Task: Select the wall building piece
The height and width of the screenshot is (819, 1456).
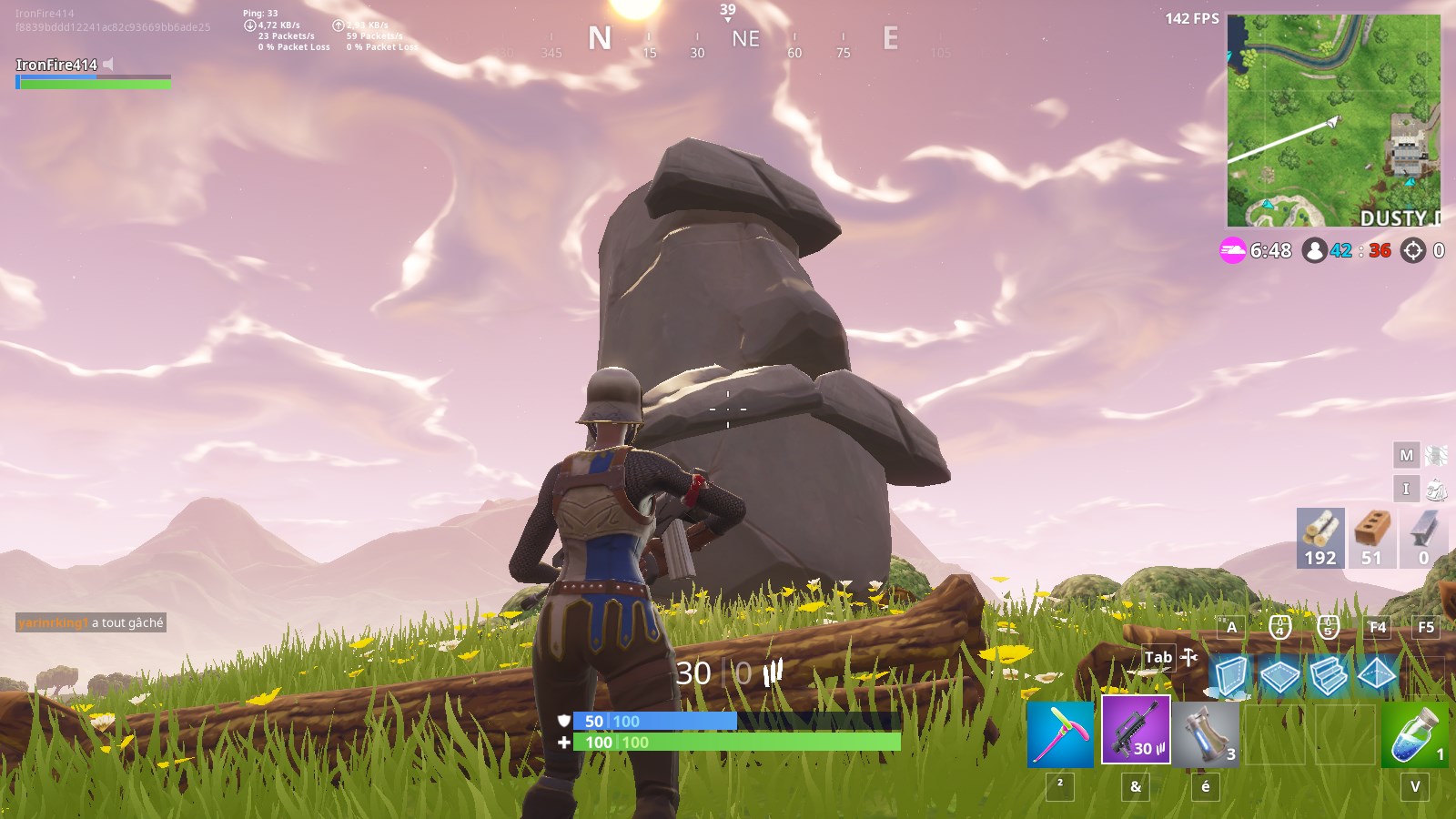Action: (1231, 676)
